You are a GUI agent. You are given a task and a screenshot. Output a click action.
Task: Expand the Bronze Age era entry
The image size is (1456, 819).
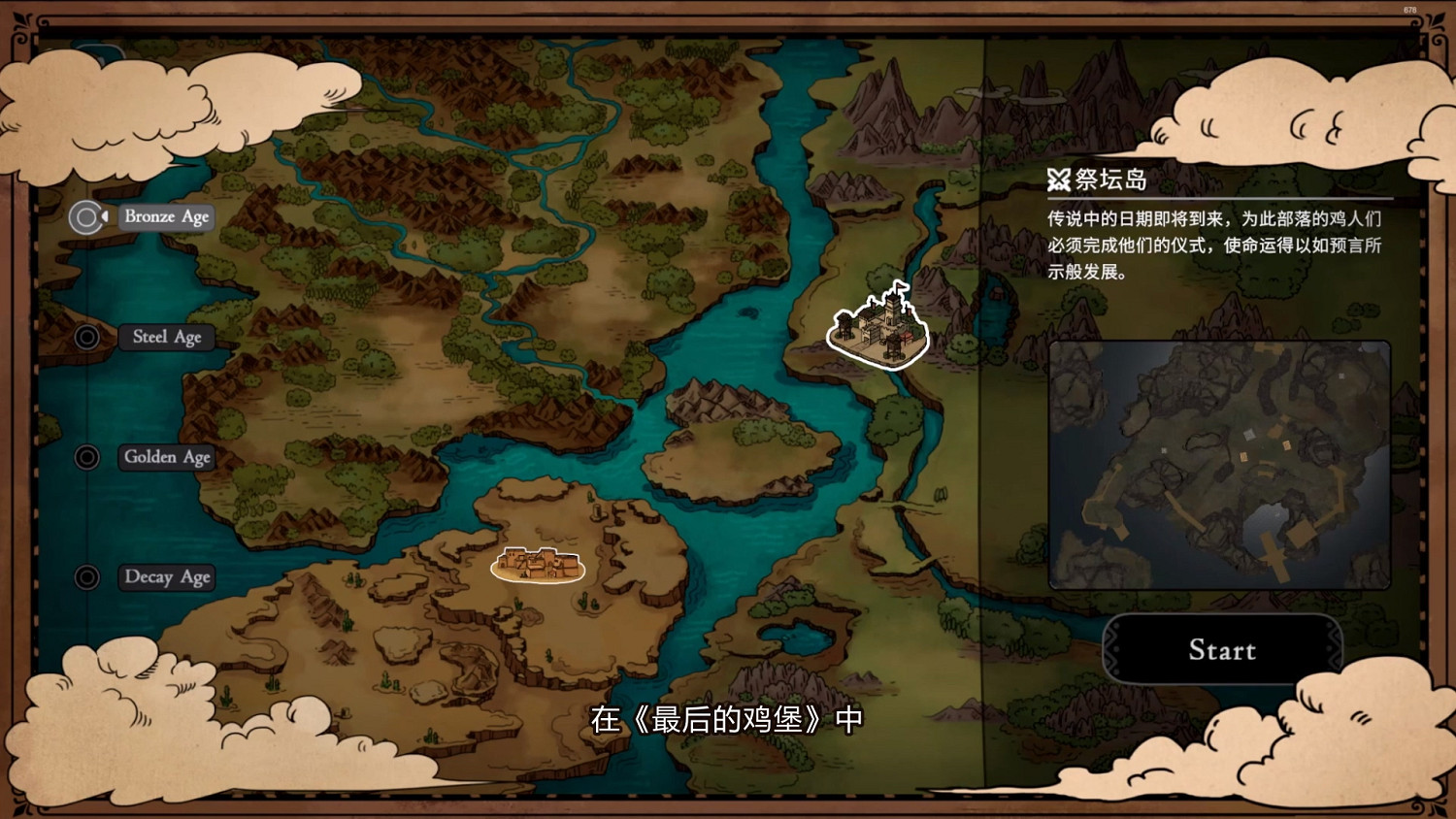165,216
